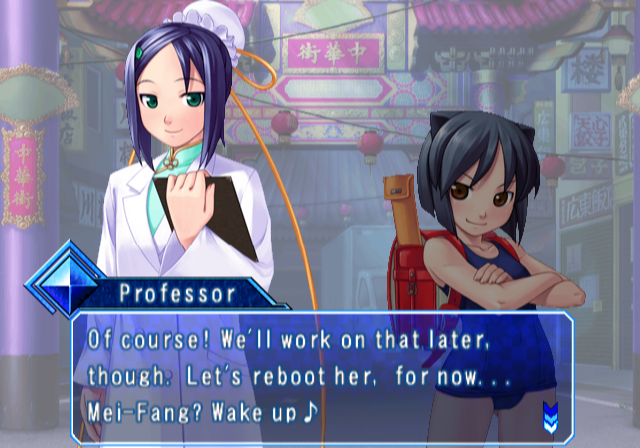
Task: Click the Professor's dialogue text box
Action: click(x=320, y=377)
